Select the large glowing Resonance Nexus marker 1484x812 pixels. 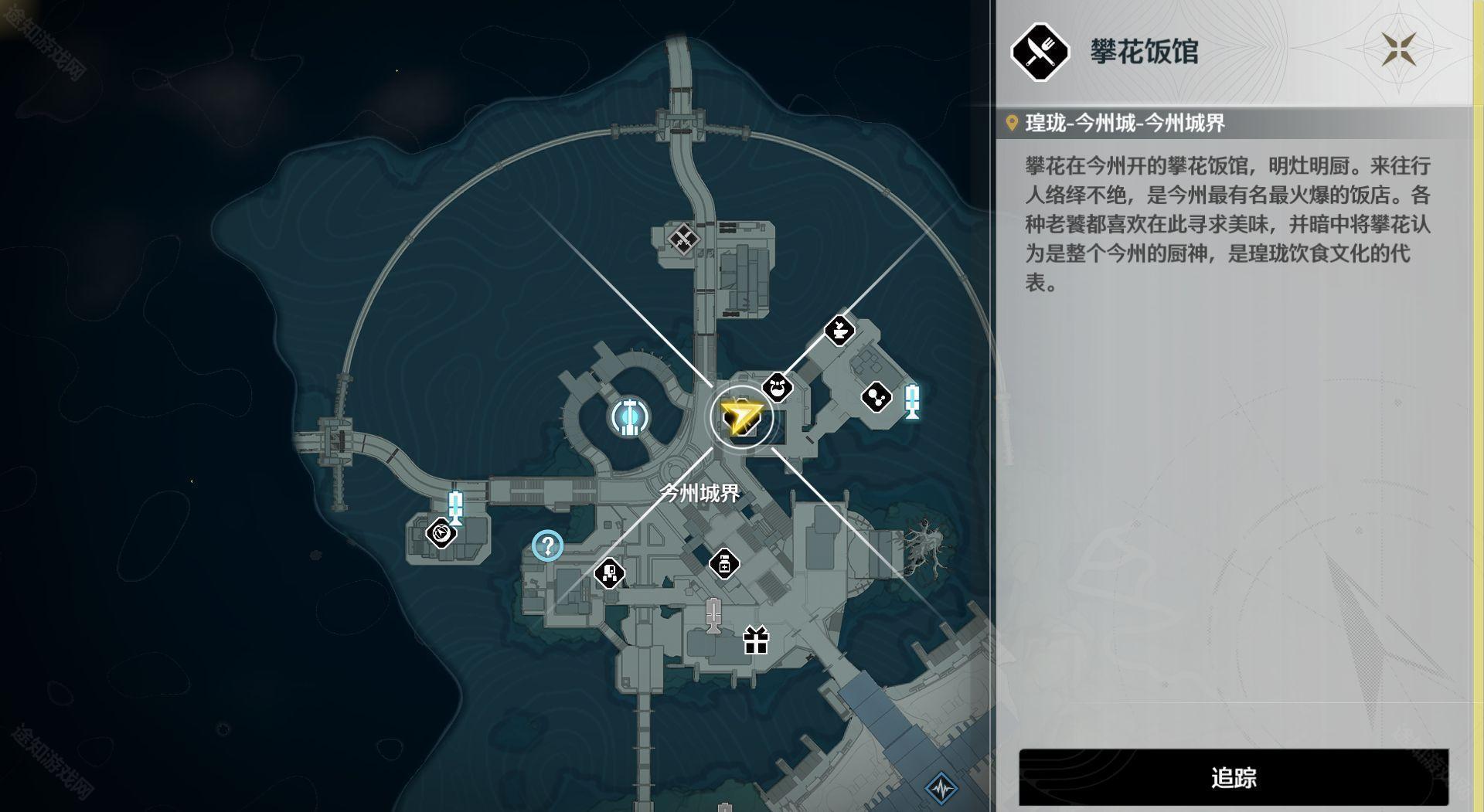coord(629,417)
